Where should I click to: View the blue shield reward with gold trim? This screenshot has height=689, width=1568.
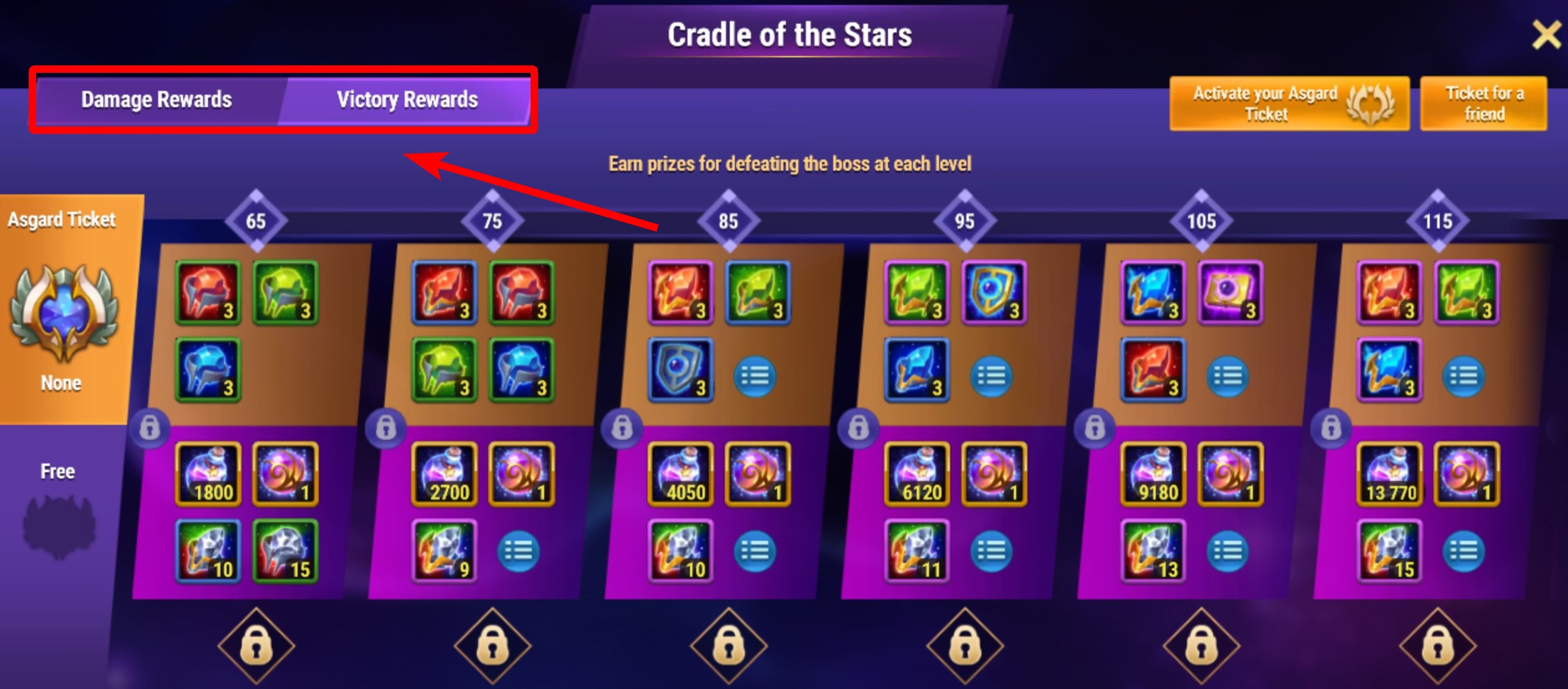tap(994, 293)
